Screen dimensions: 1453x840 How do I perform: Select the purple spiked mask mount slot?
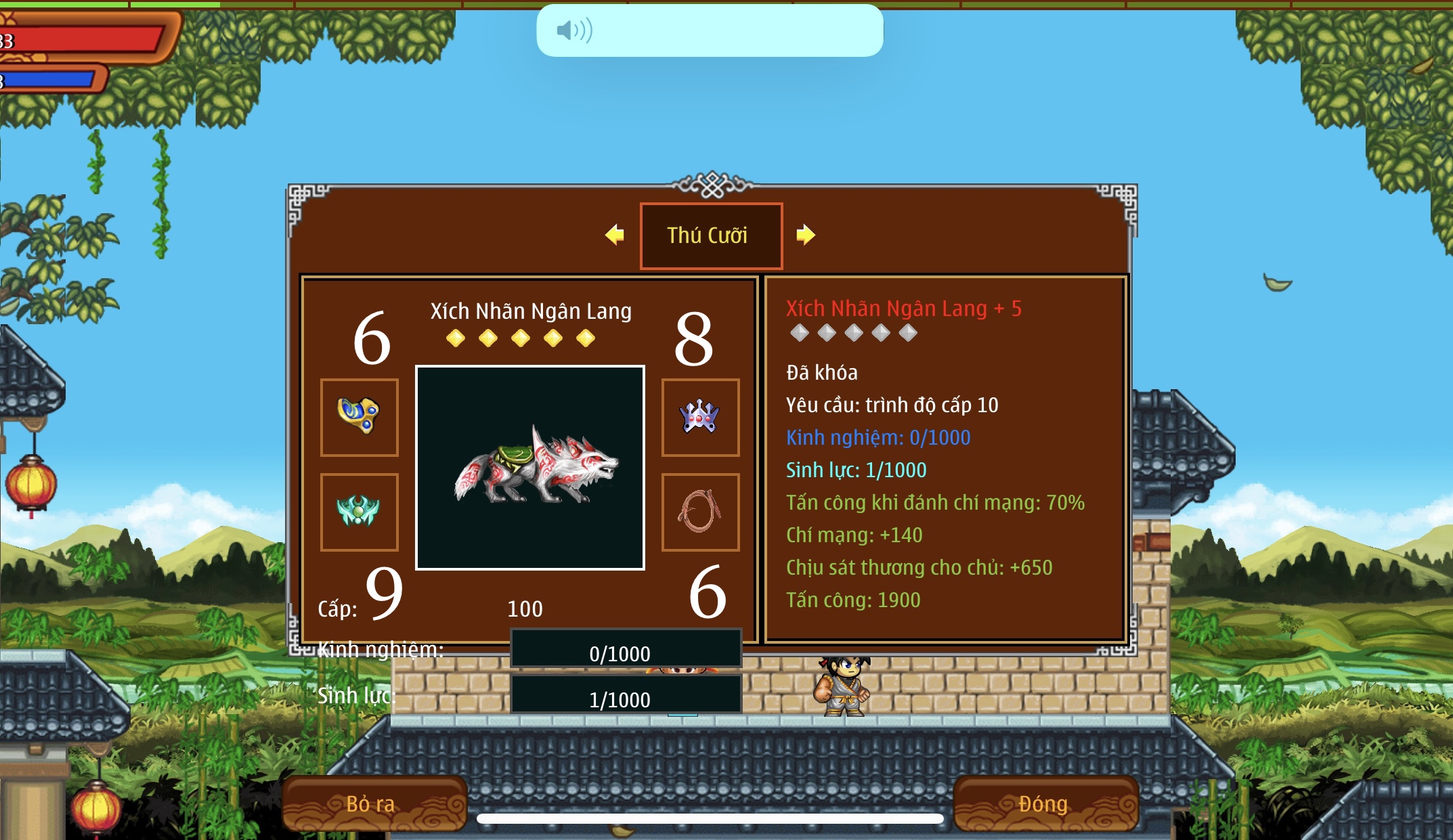pyautogui.click(x=700, y=417)
